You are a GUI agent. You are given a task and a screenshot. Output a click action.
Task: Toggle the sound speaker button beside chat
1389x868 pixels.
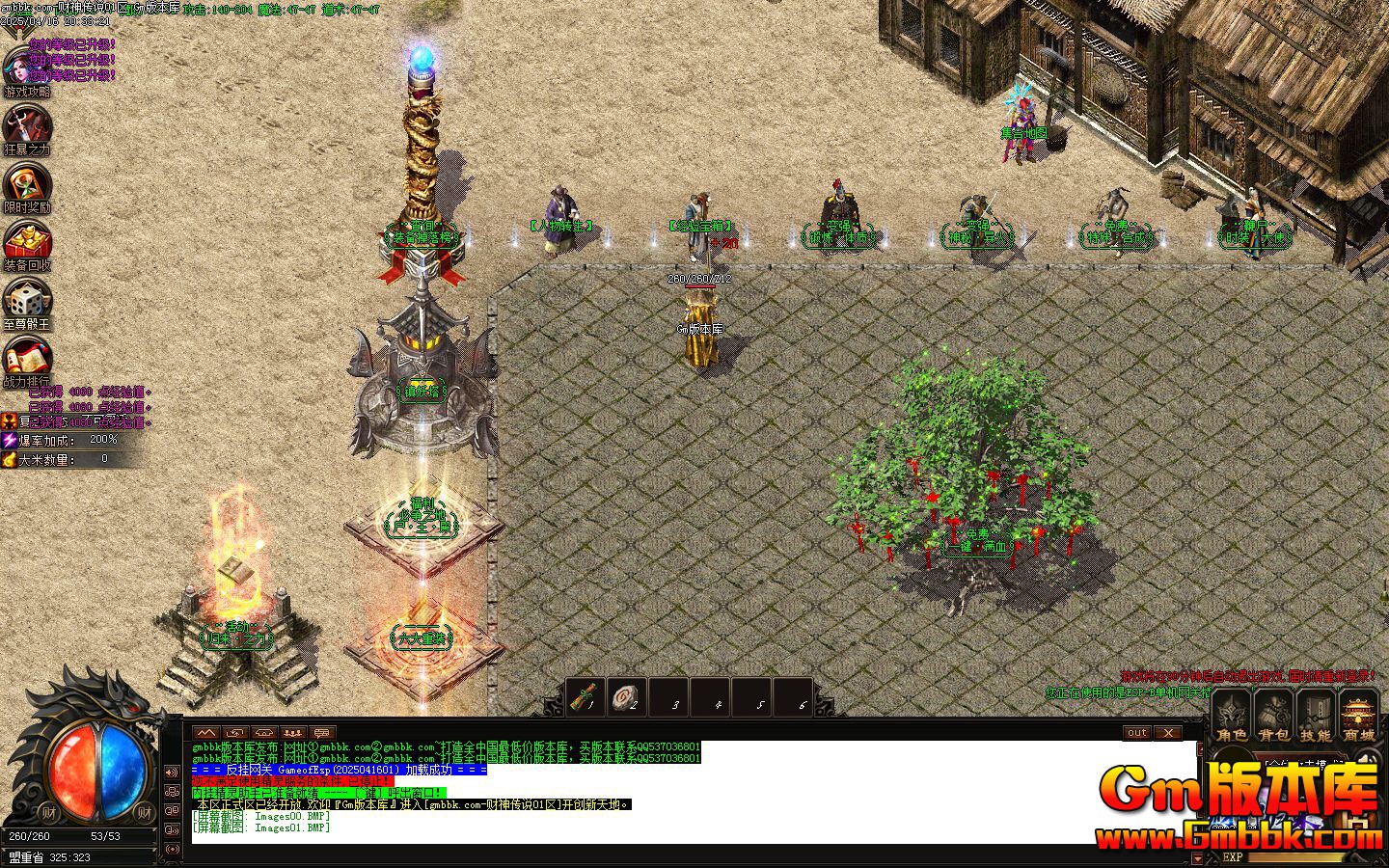pyautogui.click(x=172, y=773)
